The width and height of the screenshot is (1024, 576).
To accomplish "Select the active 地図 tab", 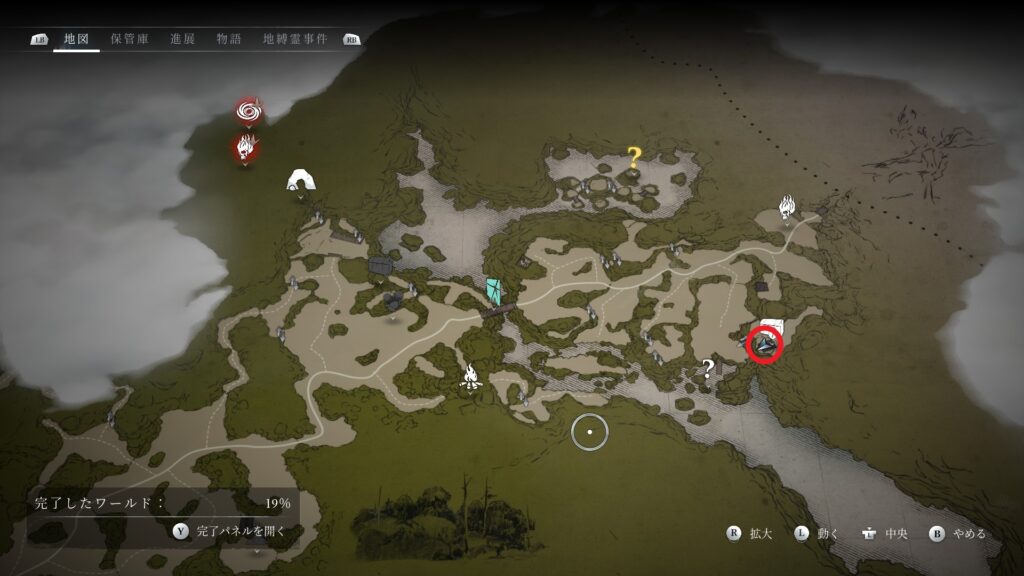I will coord(76,39).
